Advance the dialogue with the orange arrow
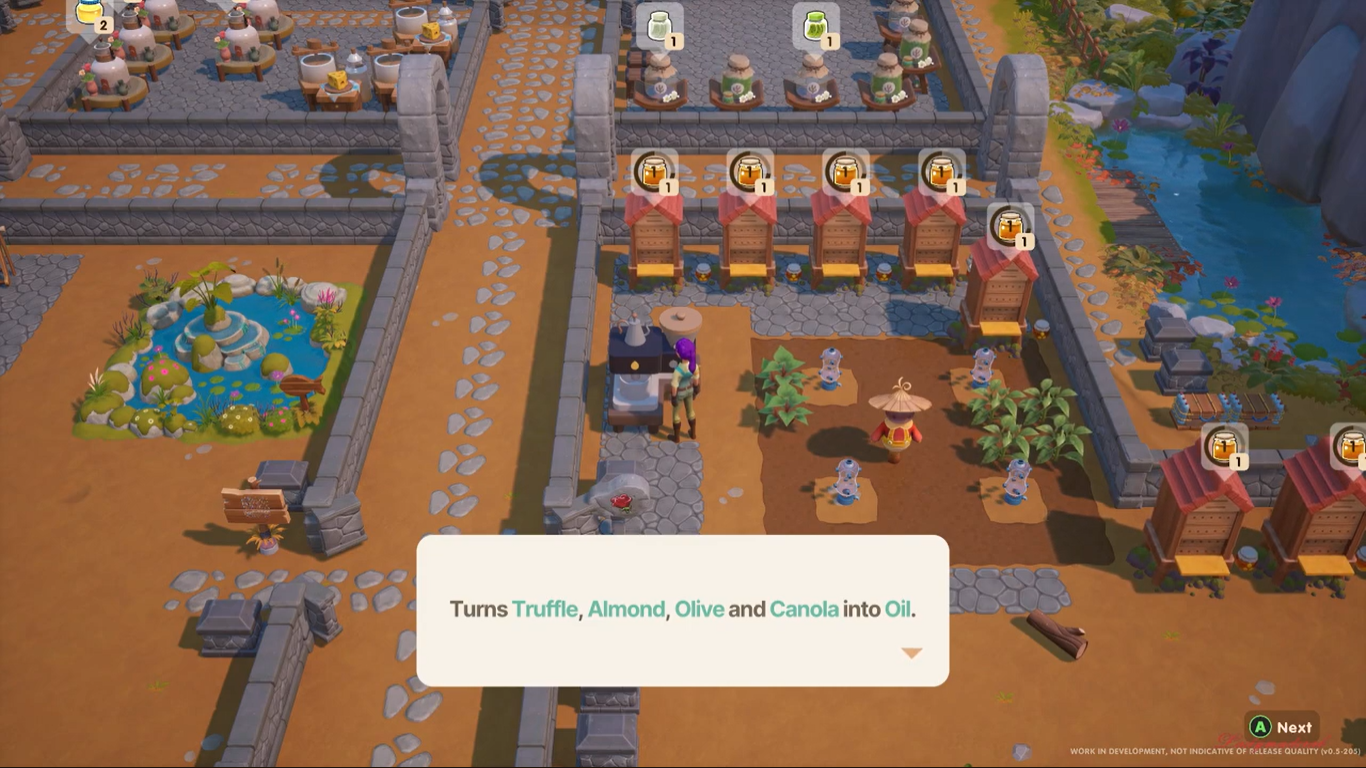The width and height of the screenshot is (1366, 768). tap(911, 653)
